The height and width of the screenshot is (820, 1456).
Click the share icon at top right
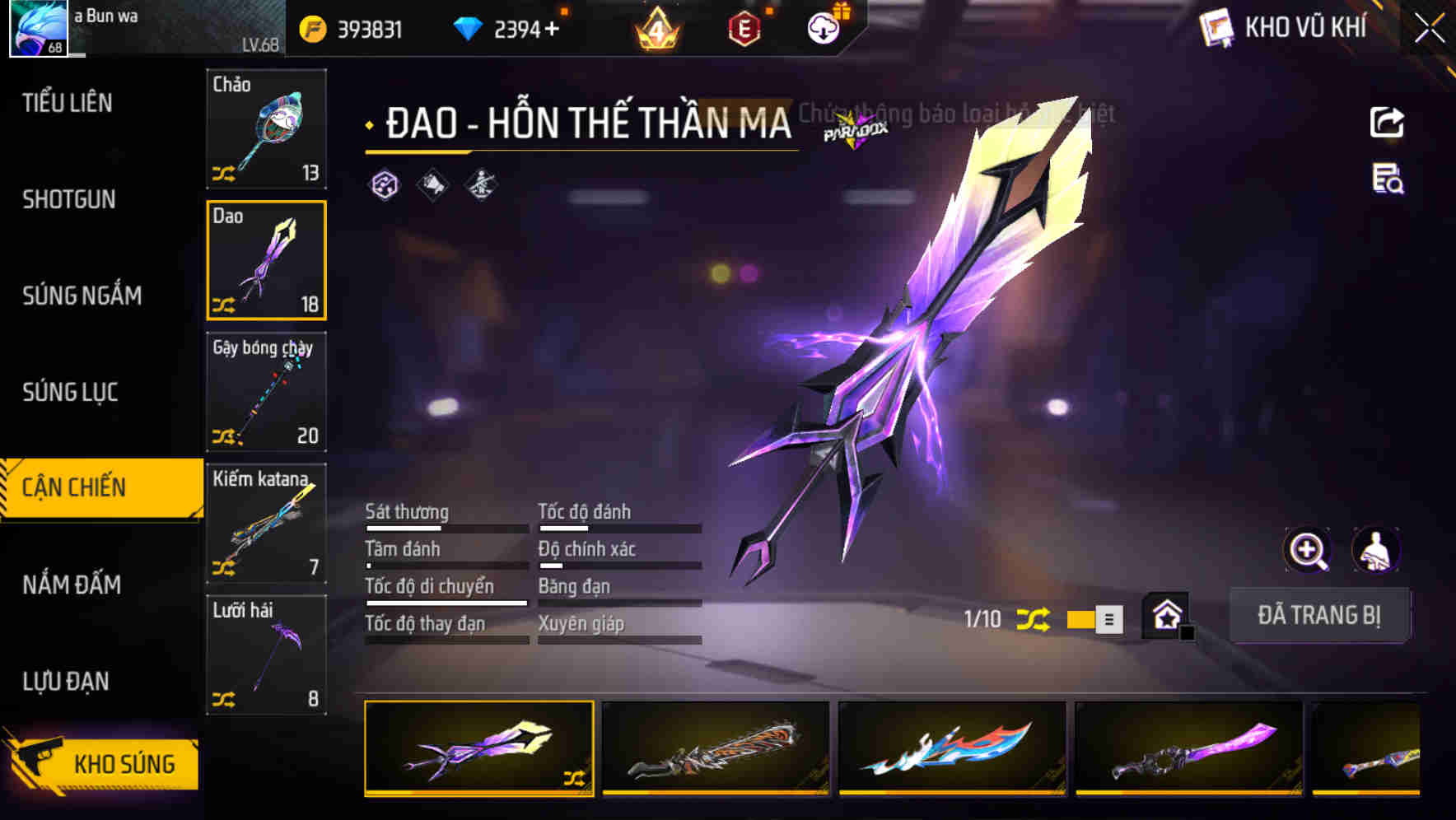click(1388, 121)
